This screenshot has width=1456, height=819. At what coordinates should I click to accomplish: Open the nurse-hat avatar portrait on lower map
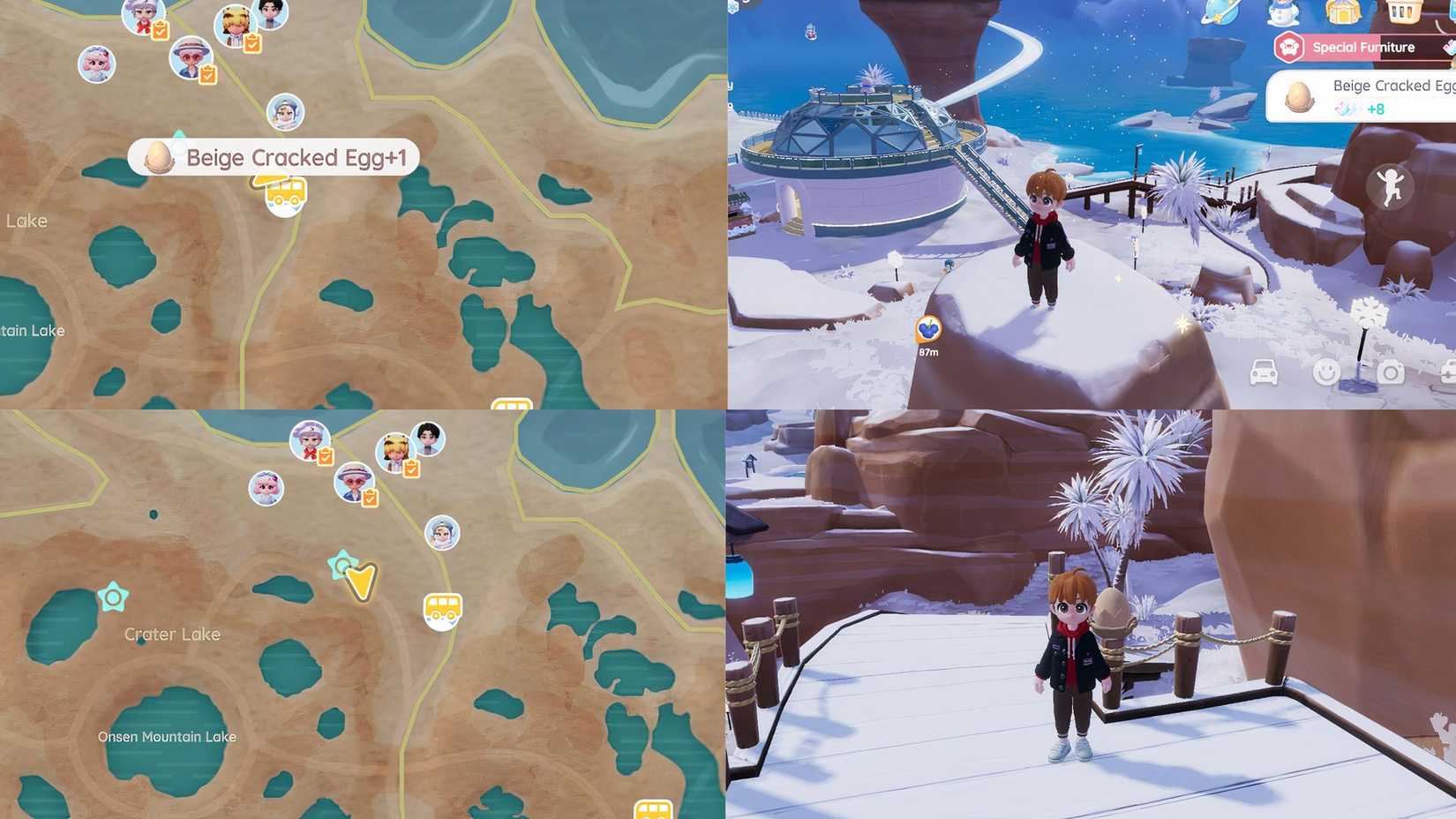[309, 441]
